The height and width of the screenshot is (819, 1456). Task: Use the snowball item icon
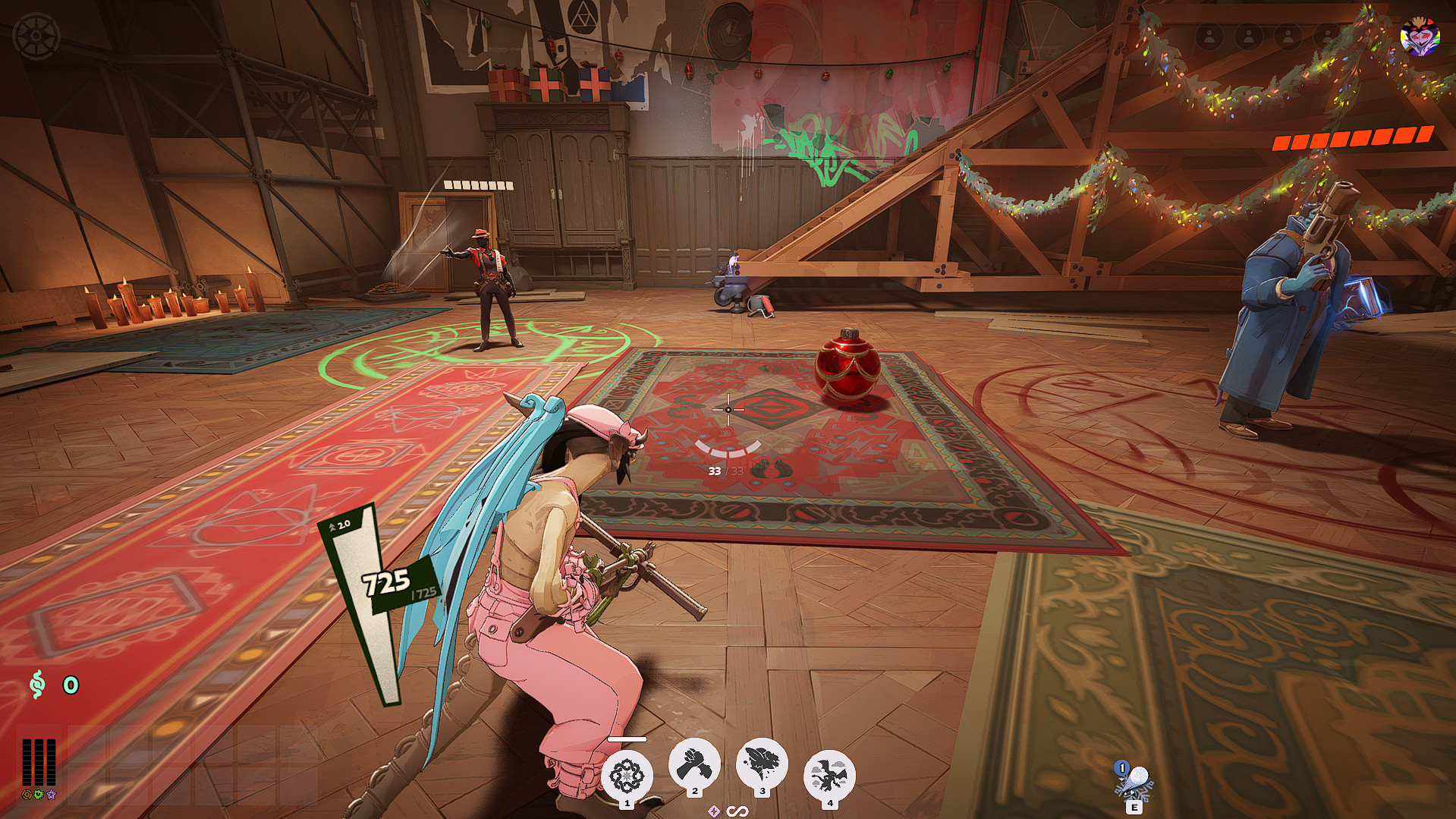(x=1134, y=781)
